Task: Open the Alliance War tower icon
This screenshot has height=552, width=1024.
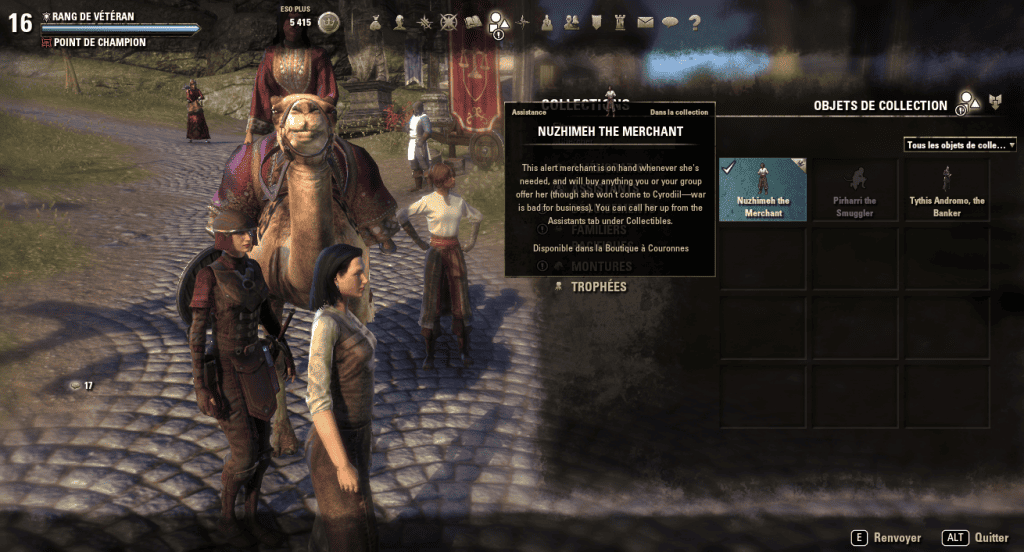Action: point(621,21)
